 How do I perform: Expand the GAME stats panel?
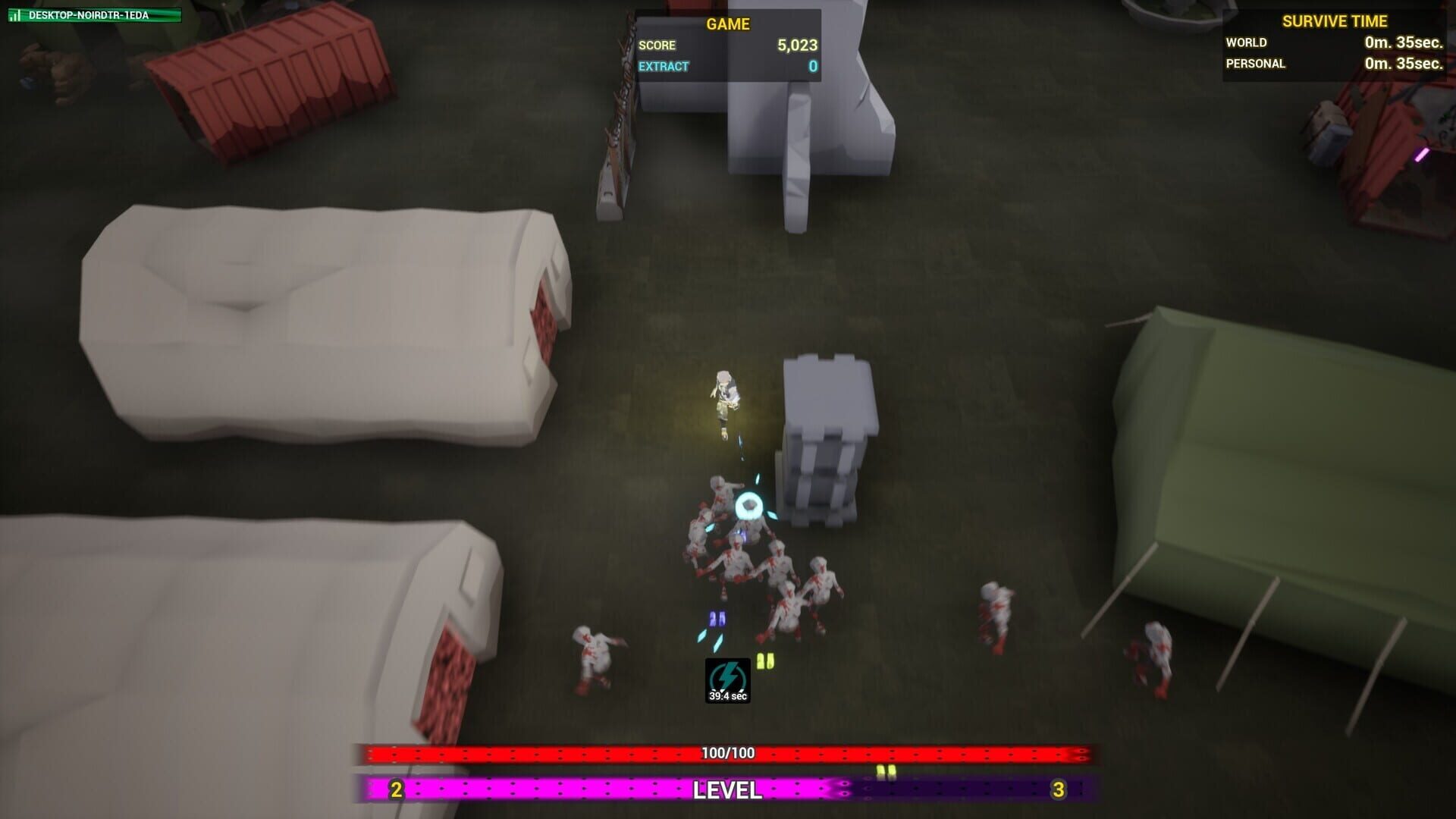click(x=726, y=45)
